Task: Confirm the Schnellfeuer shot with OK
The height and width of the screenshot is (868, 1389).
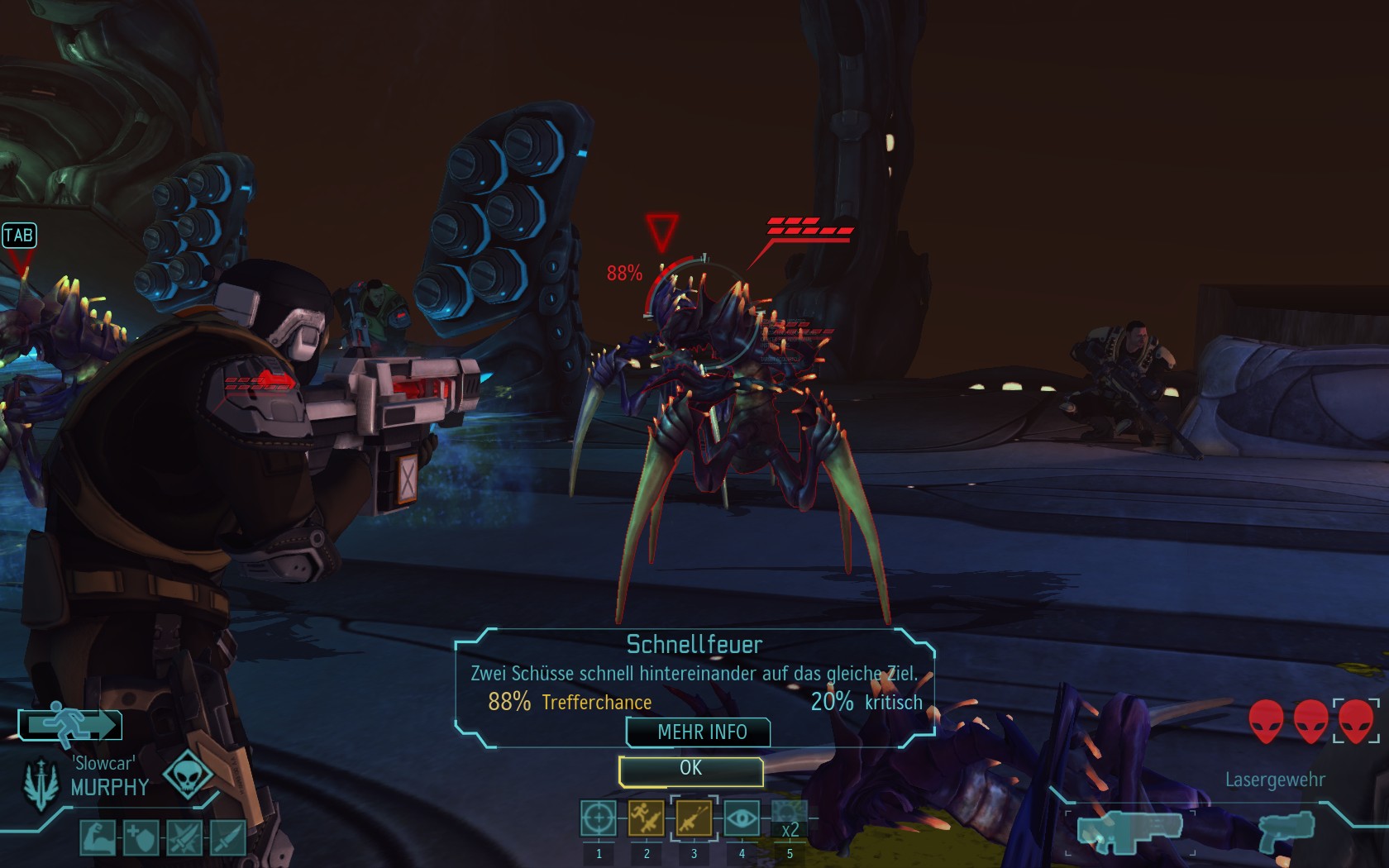Action: click(690, 770)
